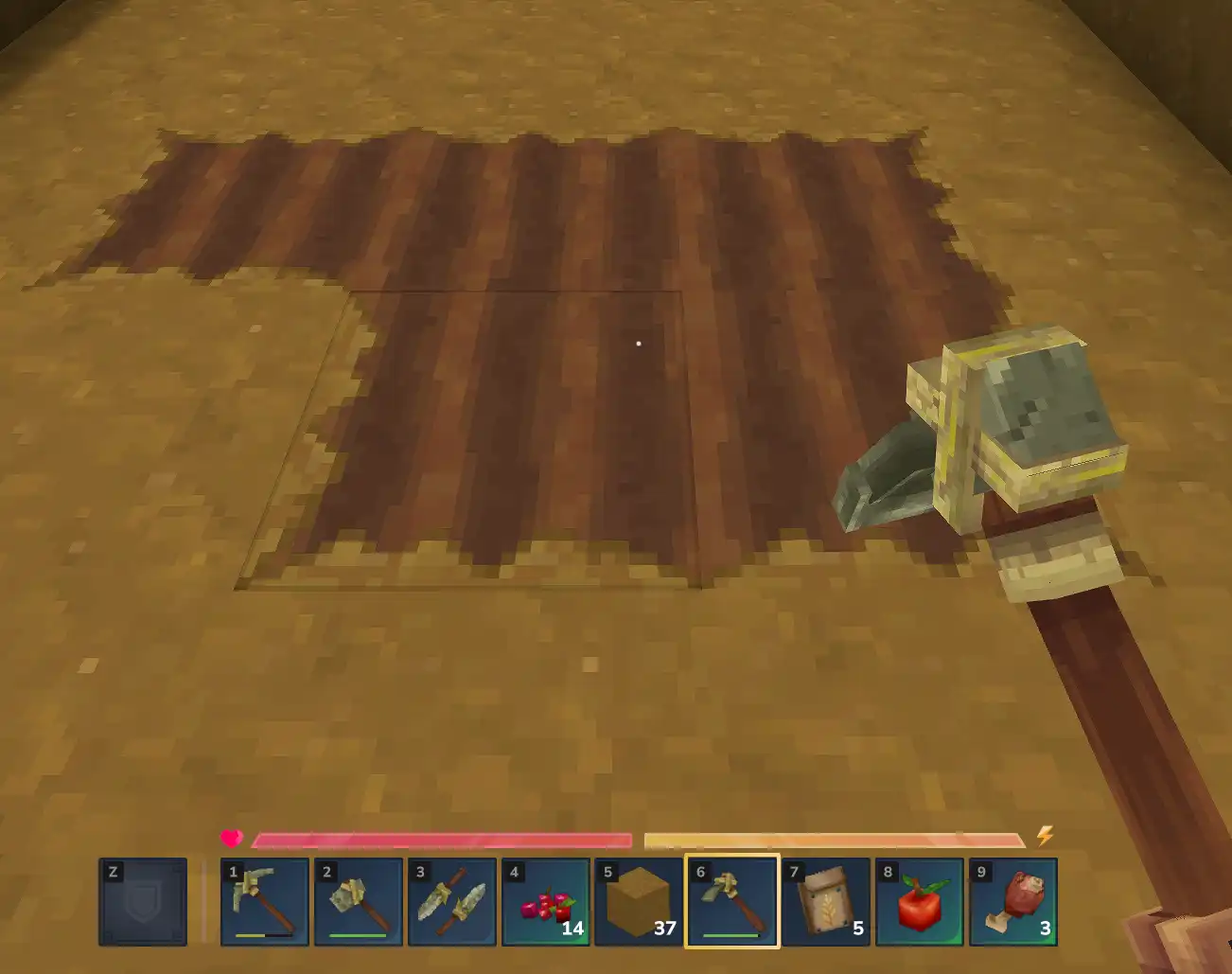Choose the apple in hotbar slot 8
Viewport: 1232px width, 974px height.
click(x=919, y=901)
